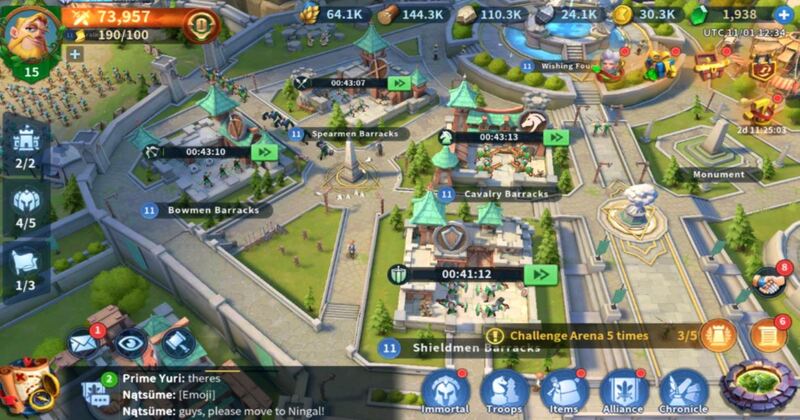Open the world map with the scroll-and-compass icon

30,388
